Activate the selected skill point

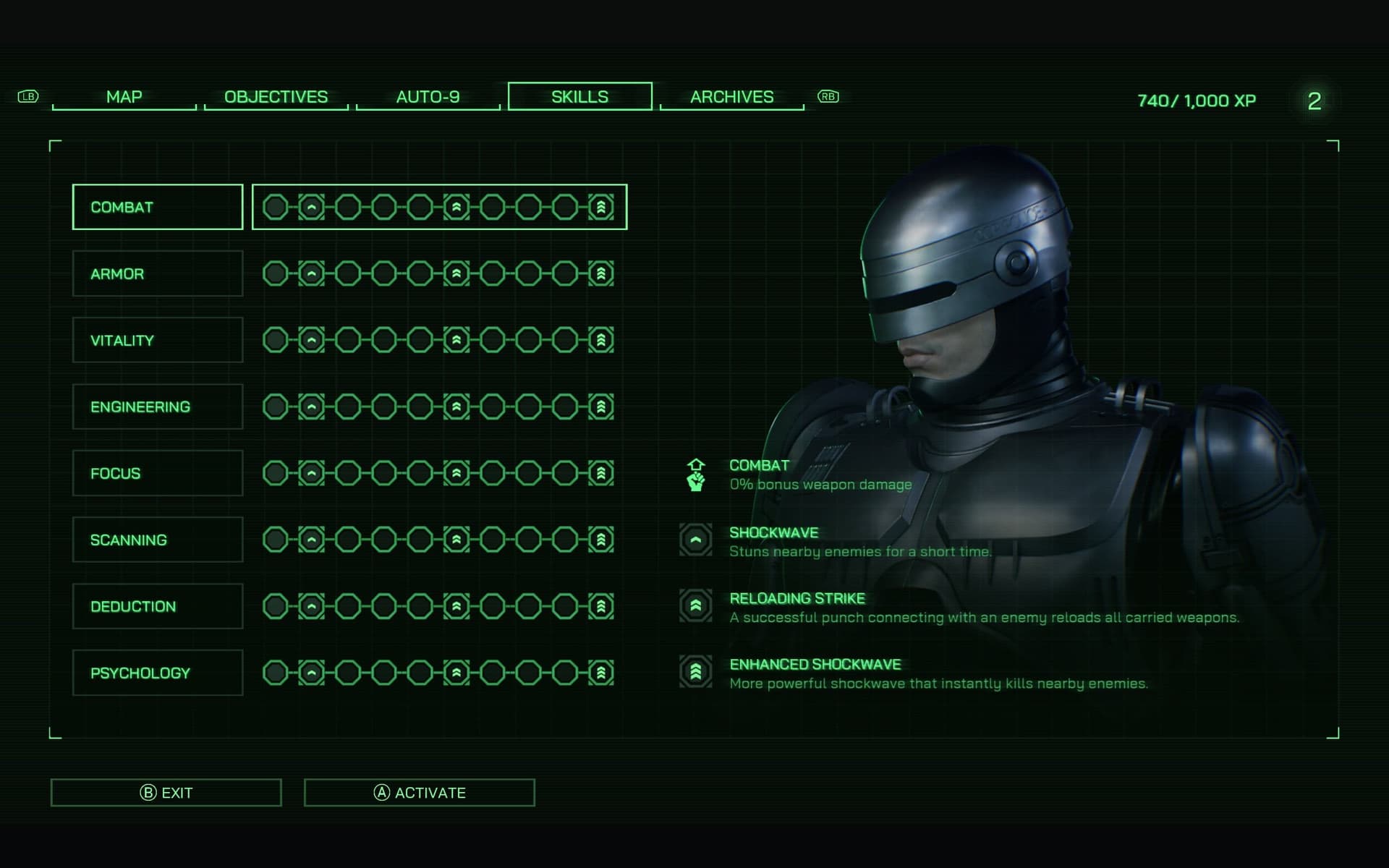(x=419, y=793)
